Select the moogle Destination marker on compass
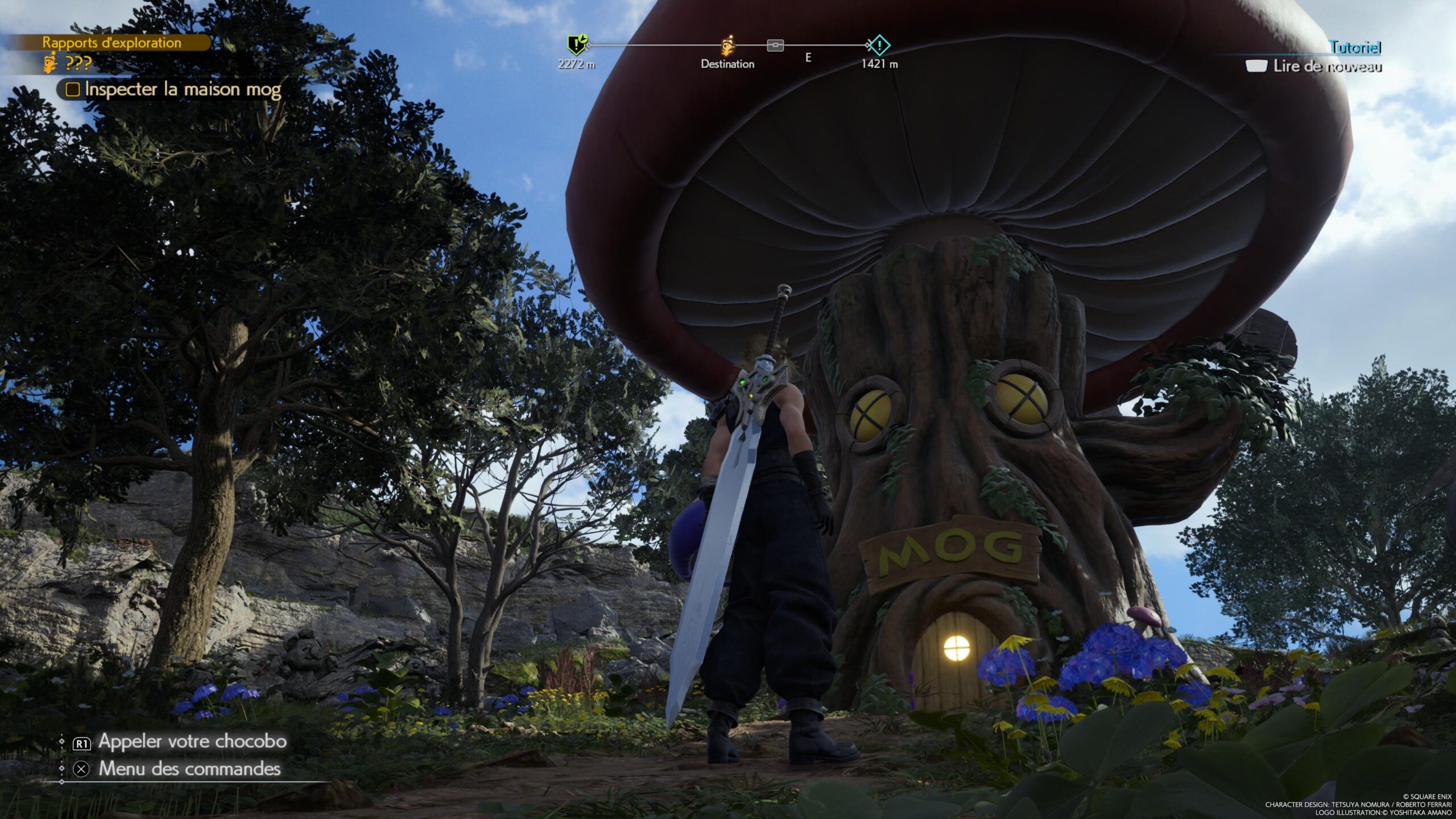The height and width of the screenshot is (819, 1456). tap(727, 45)
